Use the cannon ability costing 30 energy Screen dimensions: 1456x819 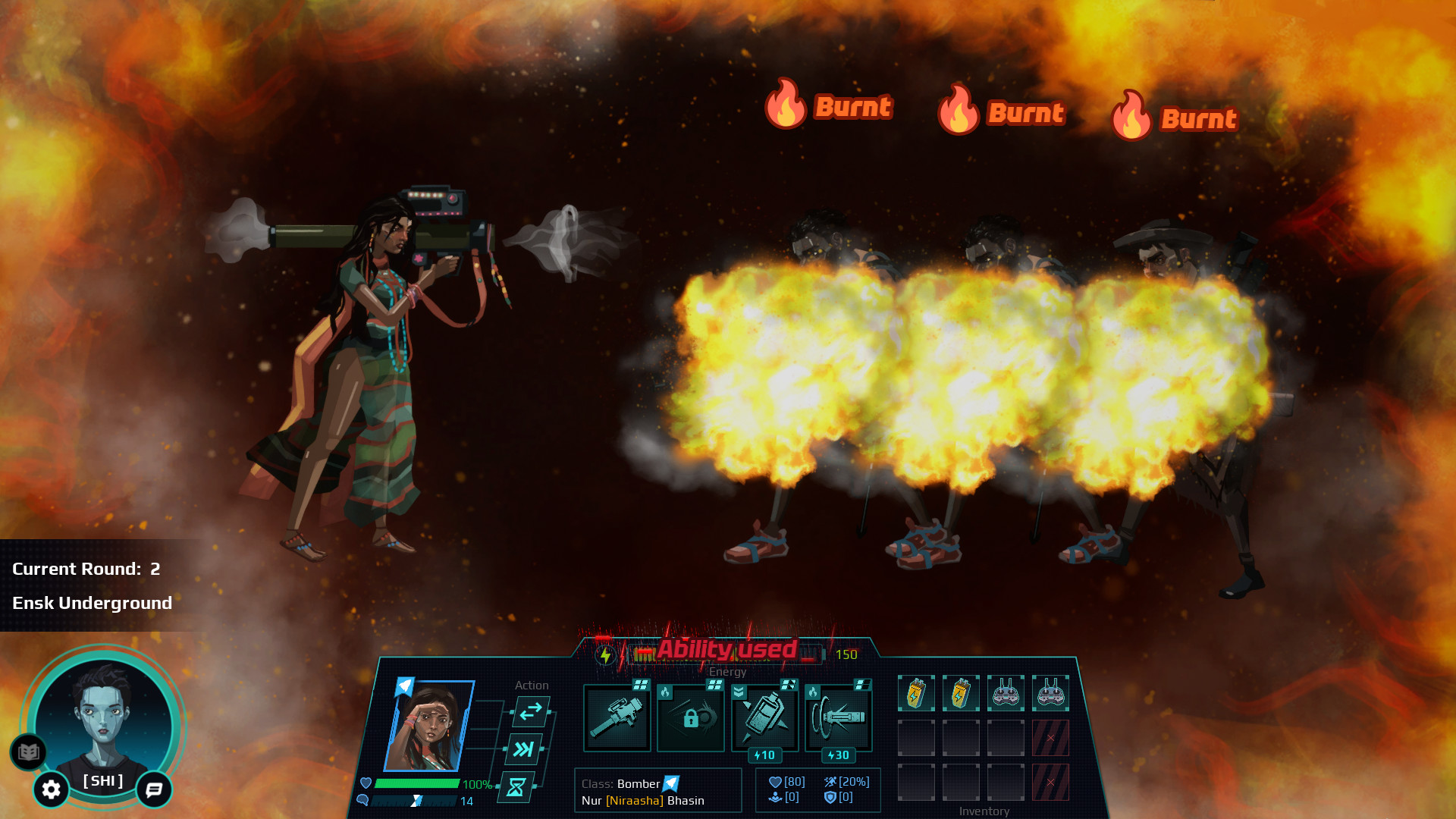tap(838, 715)
